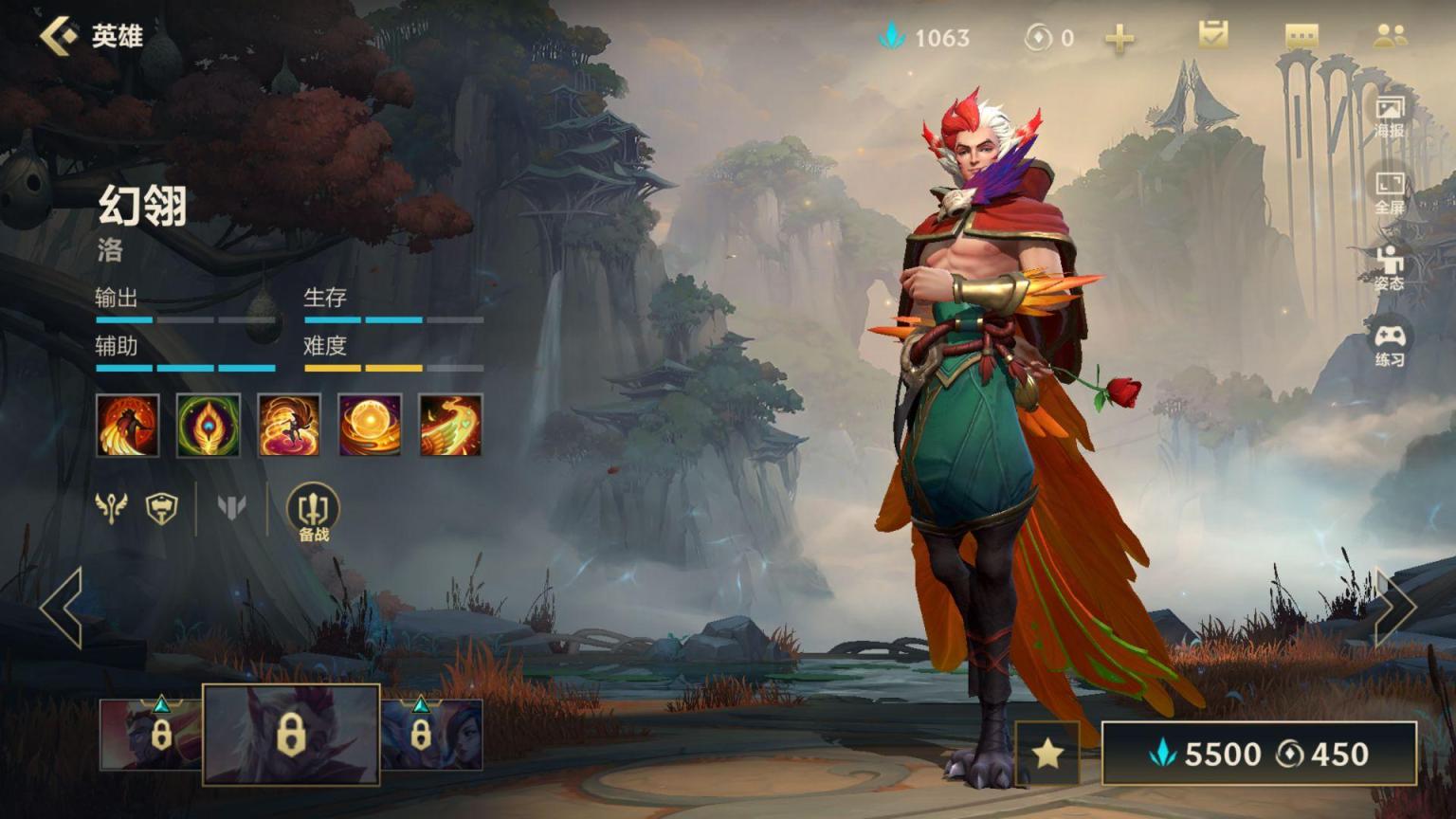Open the 姿态 pose options
The height and width of the screenshot is (819, 1456).
(x=1390, y=267)
